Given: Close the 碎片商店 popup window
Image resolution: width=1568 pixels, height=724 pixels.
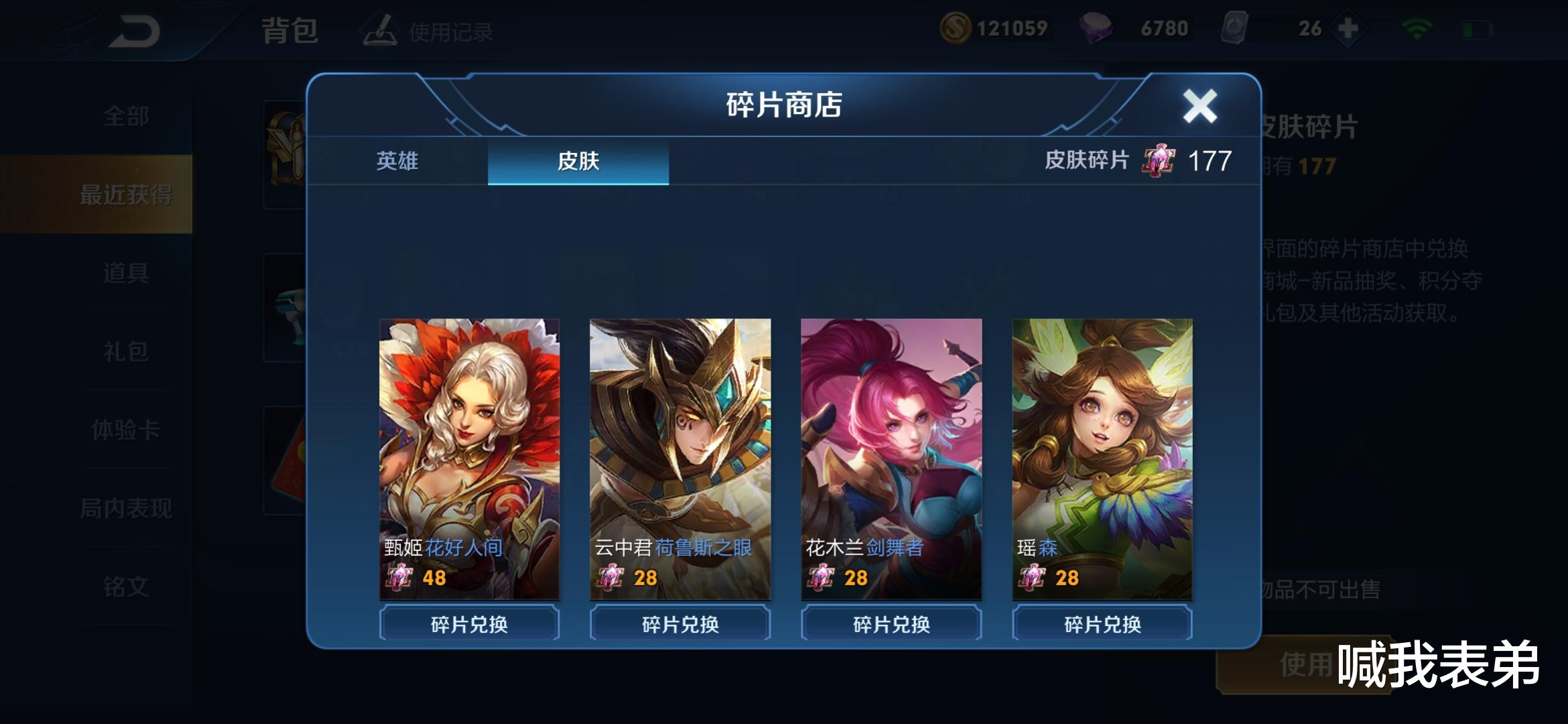Looking at the screenshot, I should coord(1199,106).
